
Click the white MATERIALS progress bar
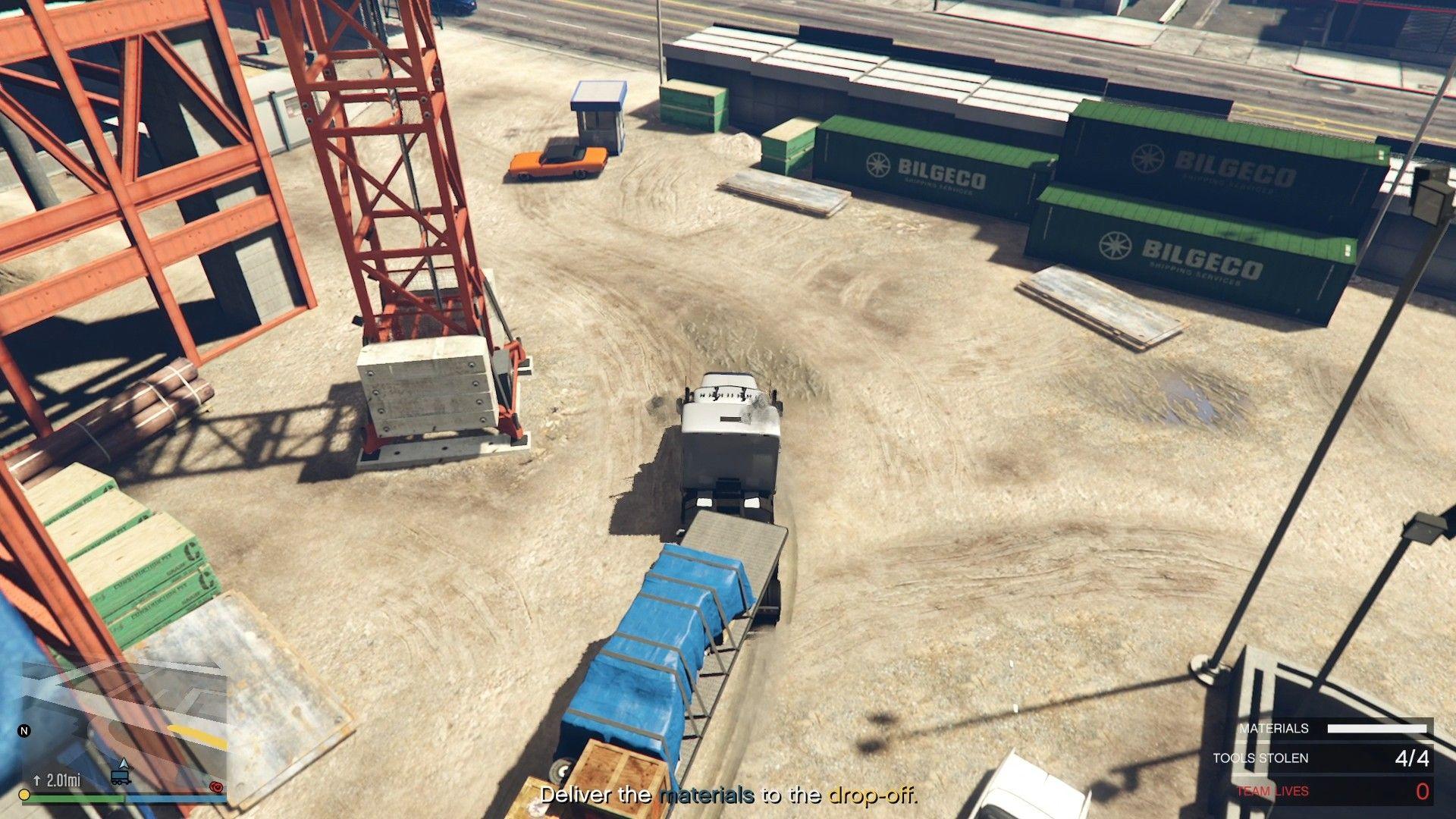coord(1377,728)
